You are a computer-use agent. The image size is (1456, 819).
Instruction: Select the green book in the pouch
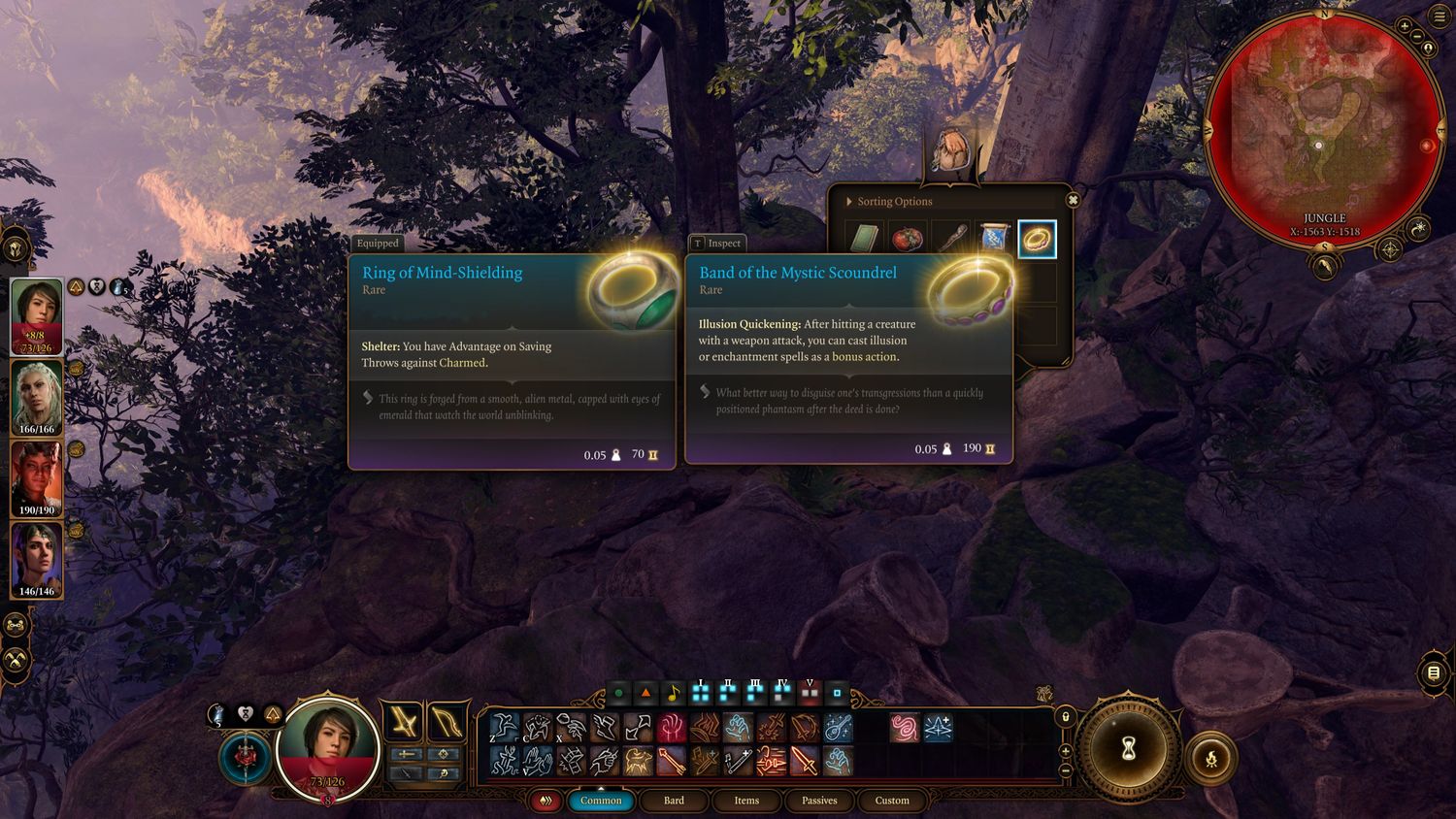click(863, 239)
